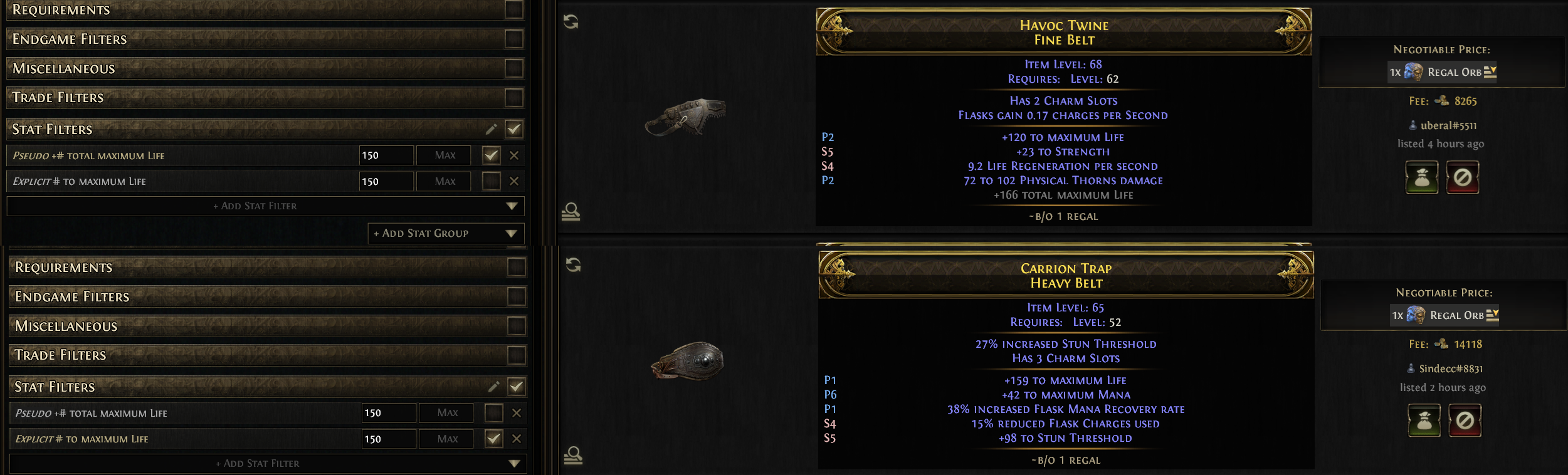Tick the unchecked Pseudo total maximum life checkbox
Screen dimensions: 1568x475
493,413
